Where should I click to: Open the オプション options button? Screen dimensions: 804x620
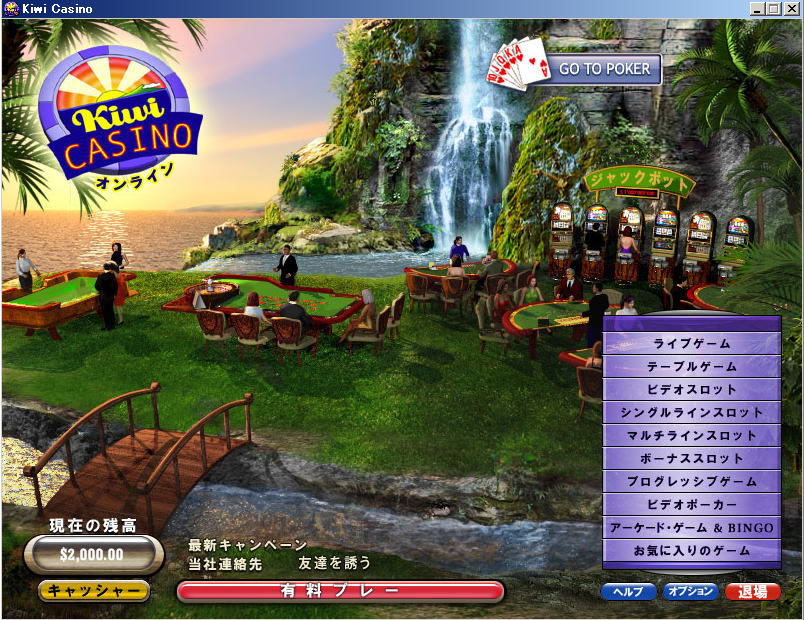pyautogui.click(x=691, y=591)
